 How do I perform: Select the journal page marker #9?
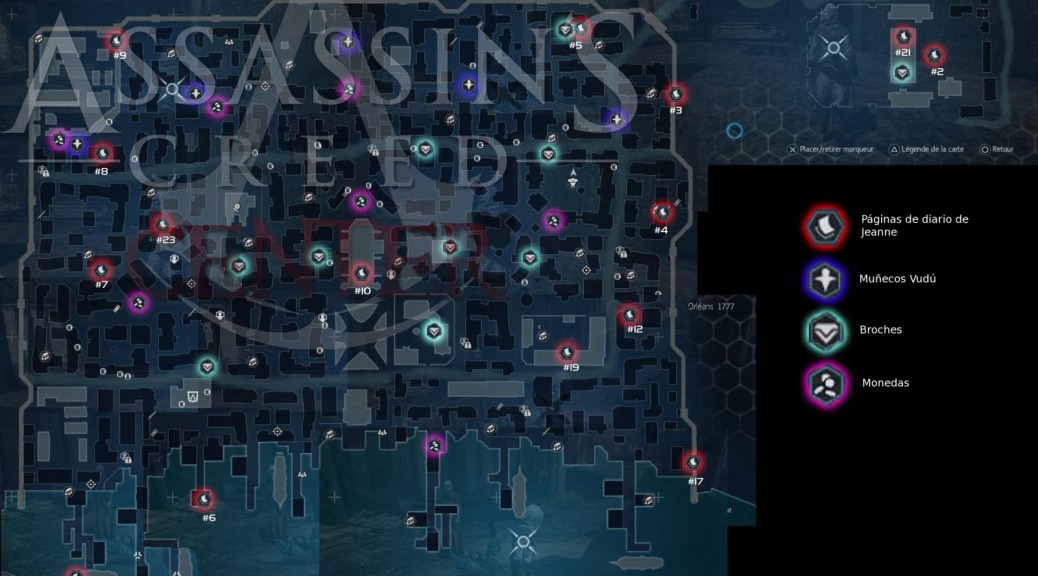(x=116, y=40)
